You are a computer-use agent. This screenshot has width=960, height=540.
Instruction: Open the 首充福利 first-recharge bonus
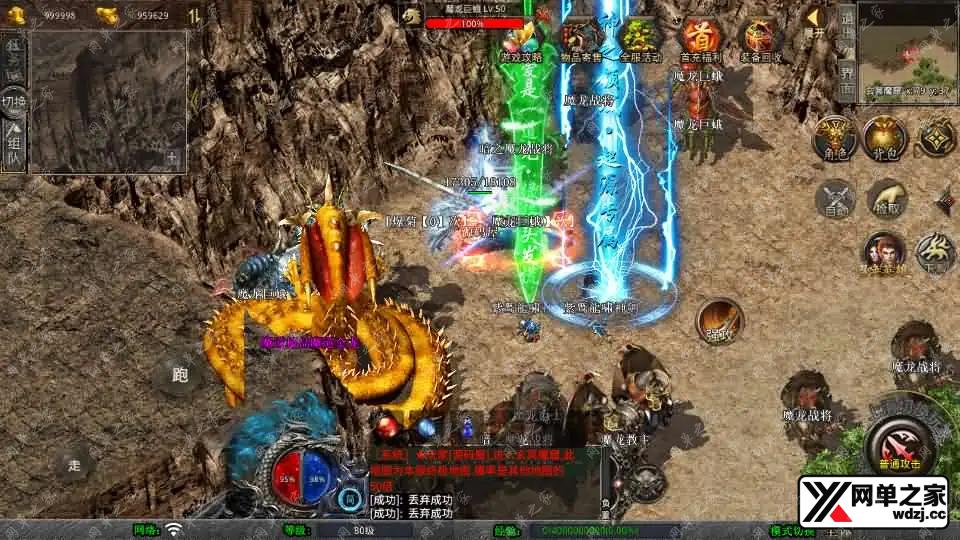point(701,42)
